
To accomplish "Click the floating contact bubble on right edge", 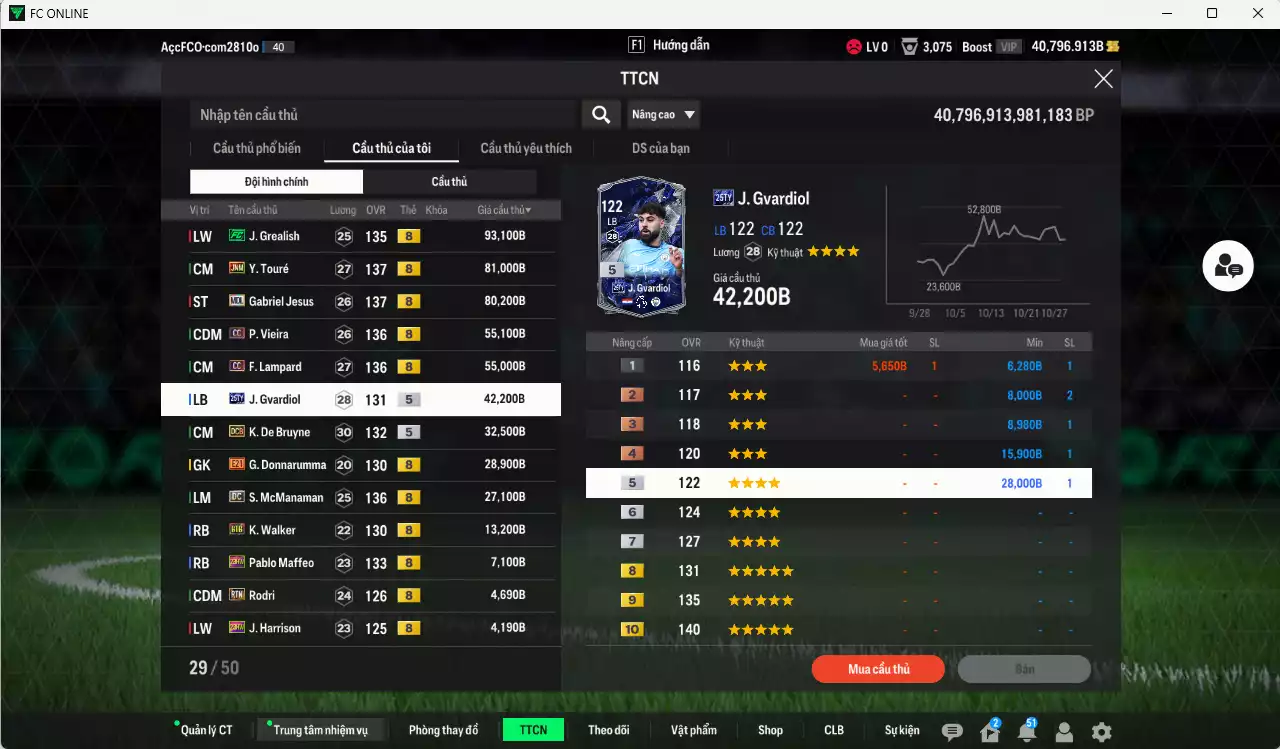I will point(1228,267).
